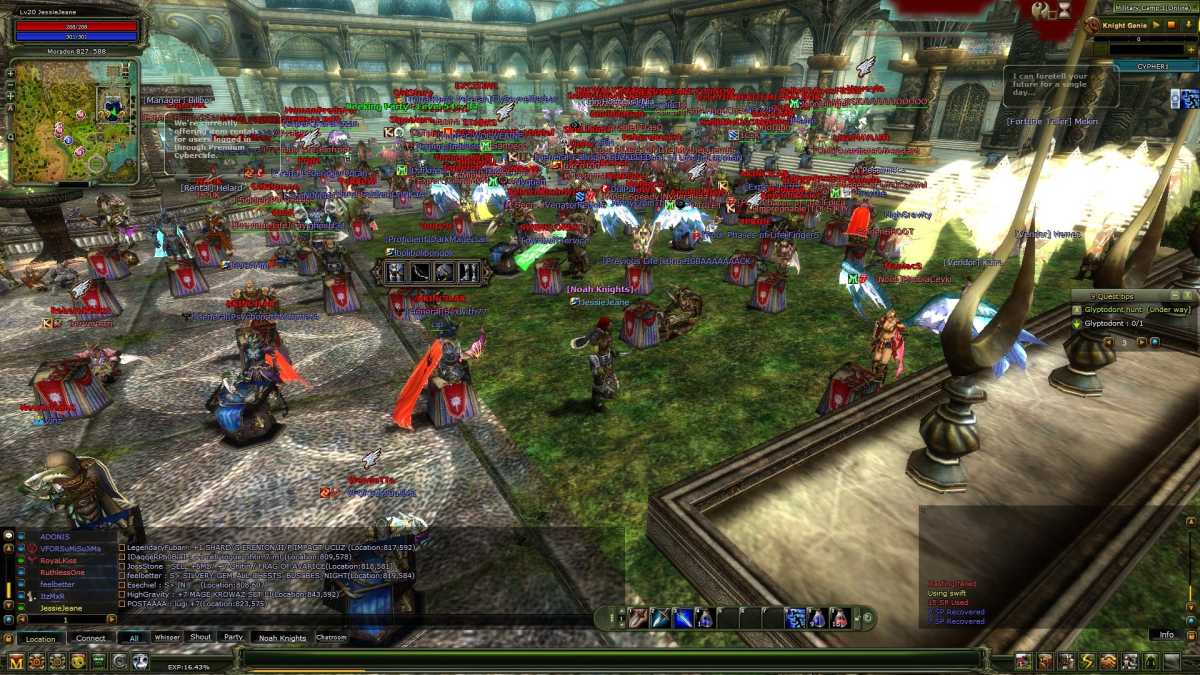
Task: Stop the Knight Genie with orange square
Action: pos(1171,24)
